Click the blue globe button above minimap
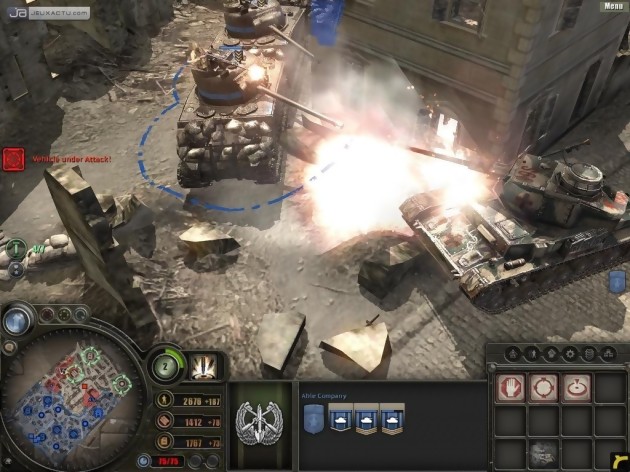The width and height of the screenshot is (630, 472). pyautogui.click(x=16, y=320)
